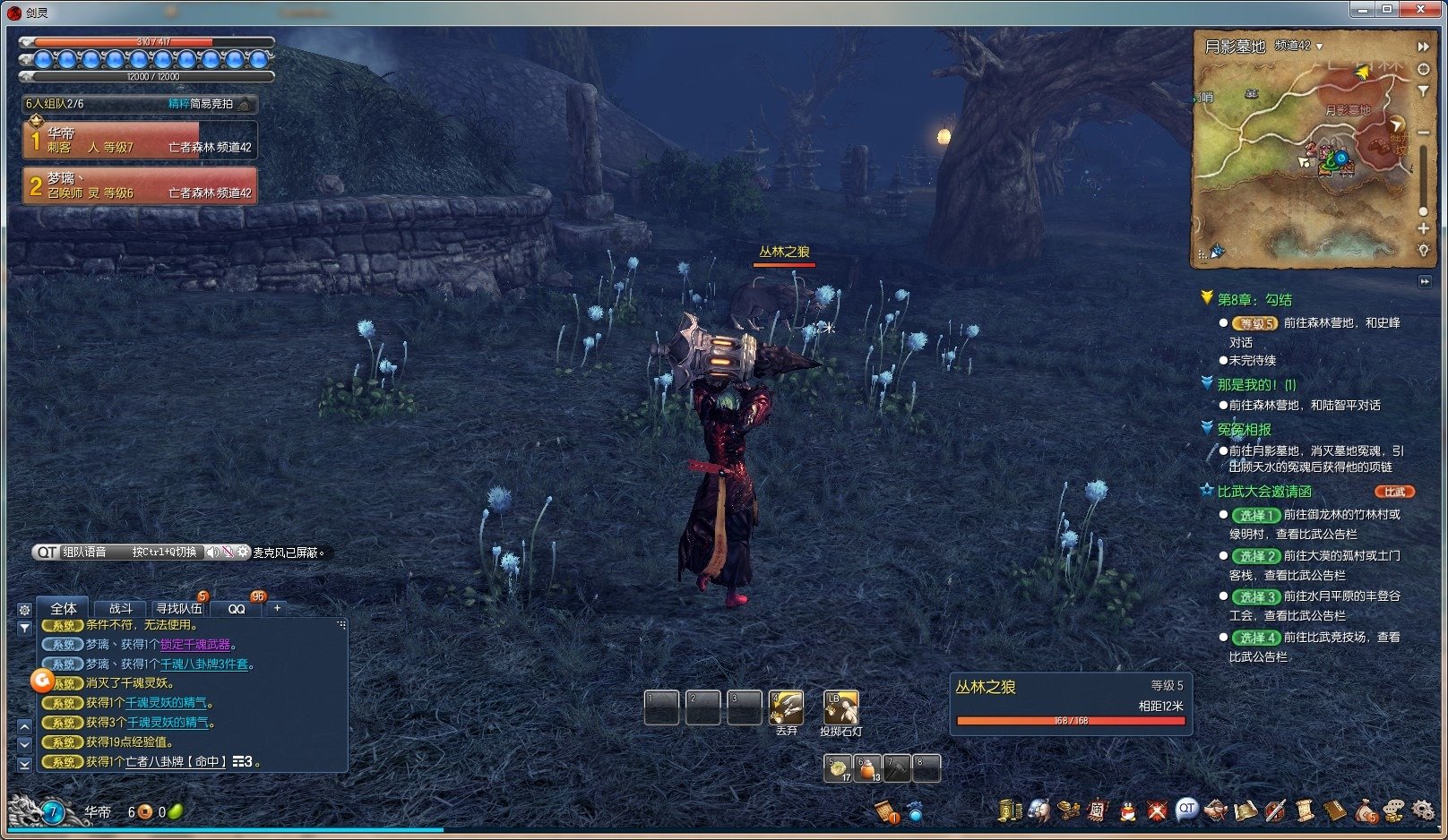Image resolution: width=1448 pixels, height=840 pixels.
Task: Open the 频道42 channel dropdown
Action: click(x=1299, y=46)
